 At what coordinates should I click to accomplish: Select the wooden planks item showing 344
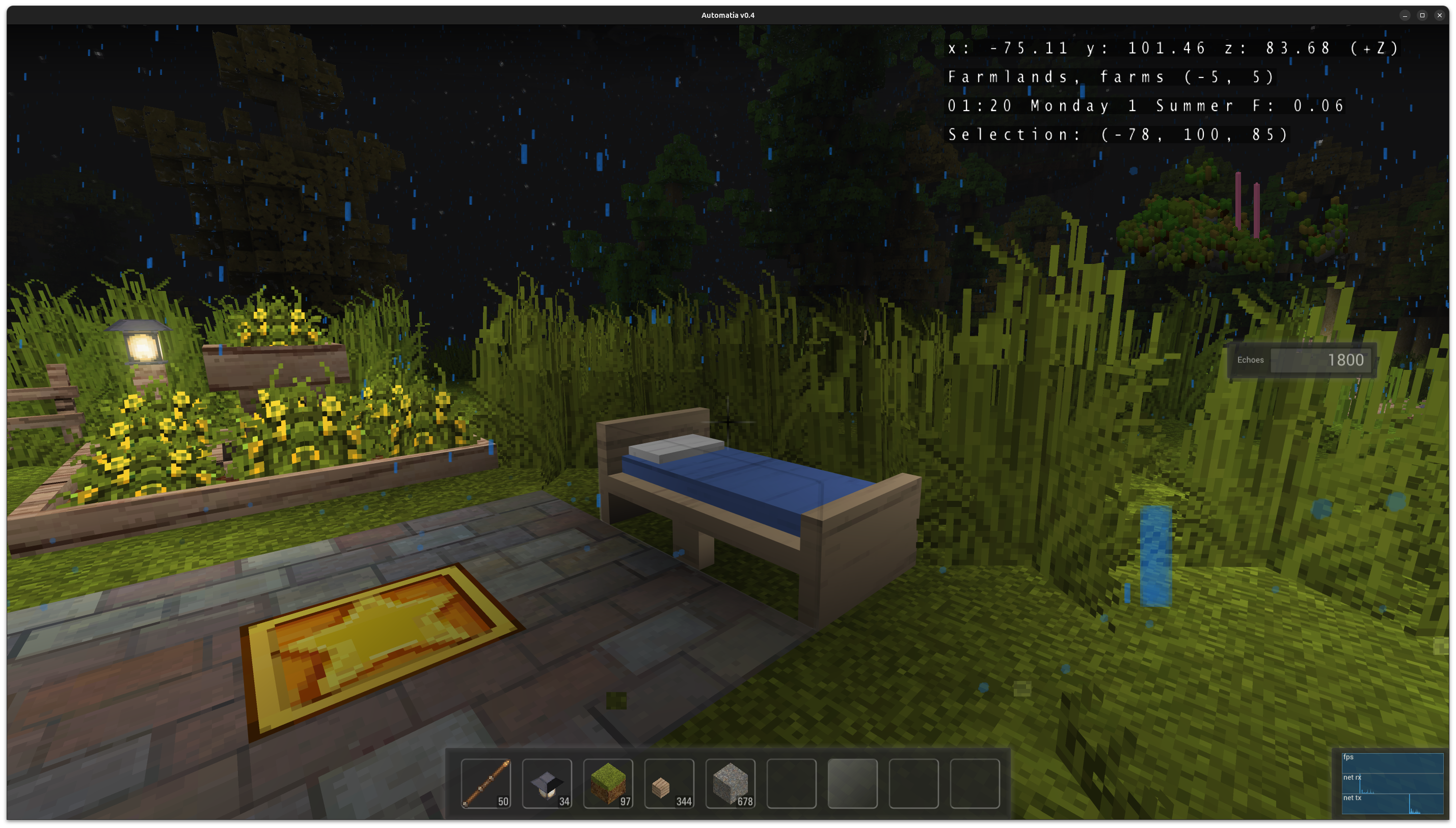[x=669, y=784]
